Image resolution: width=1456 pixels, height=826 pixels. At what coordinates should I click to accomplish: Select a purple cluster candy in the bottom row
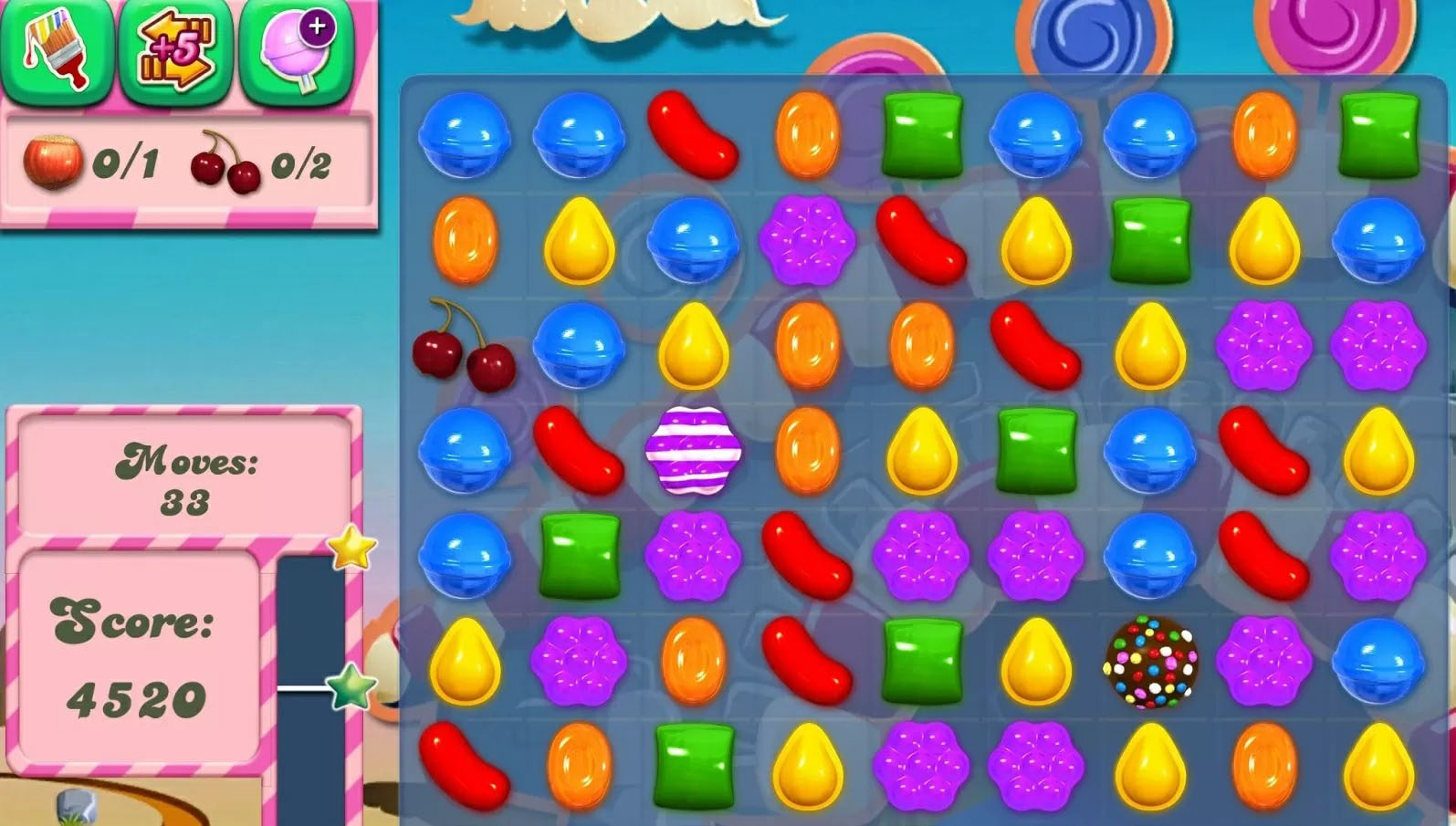pyautogui.click(x=921, y=767)
